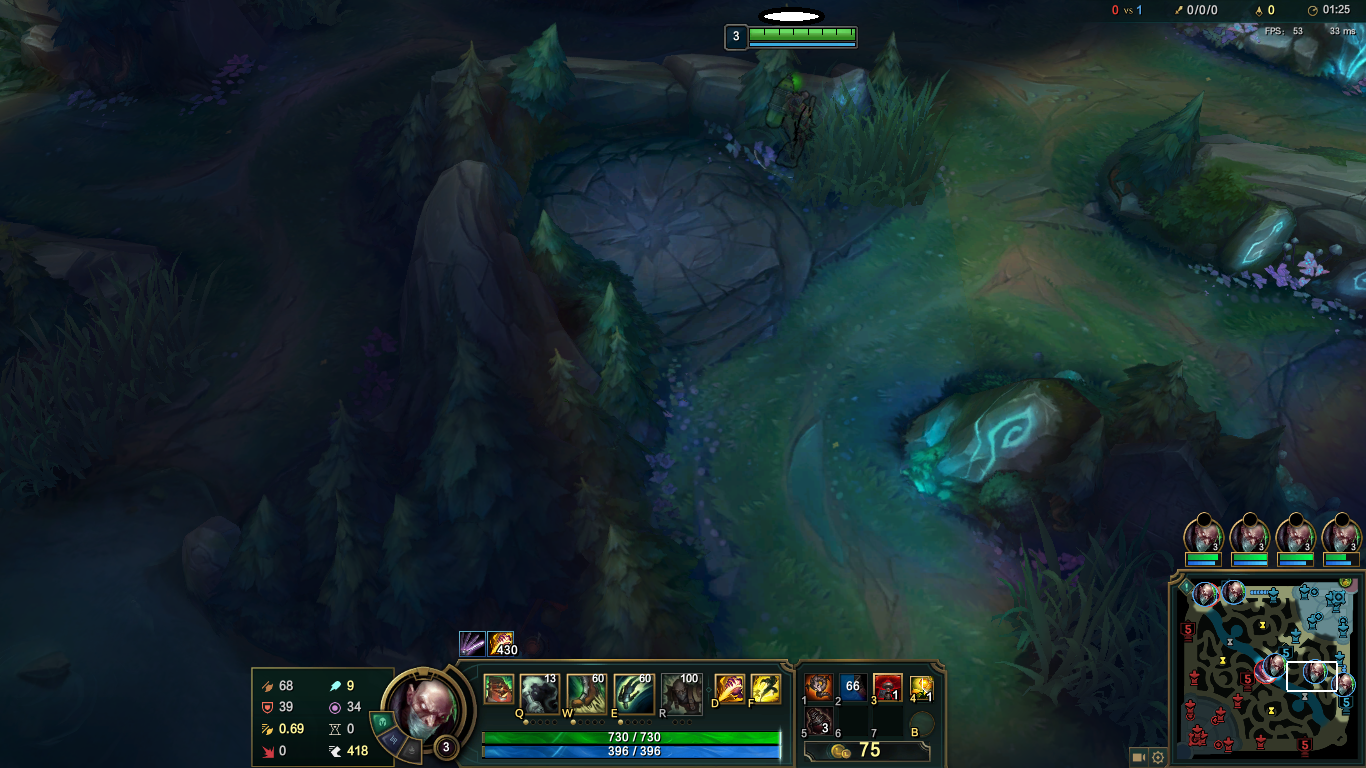Cast the W ability Mega Adhesive

tap(586, 690)
